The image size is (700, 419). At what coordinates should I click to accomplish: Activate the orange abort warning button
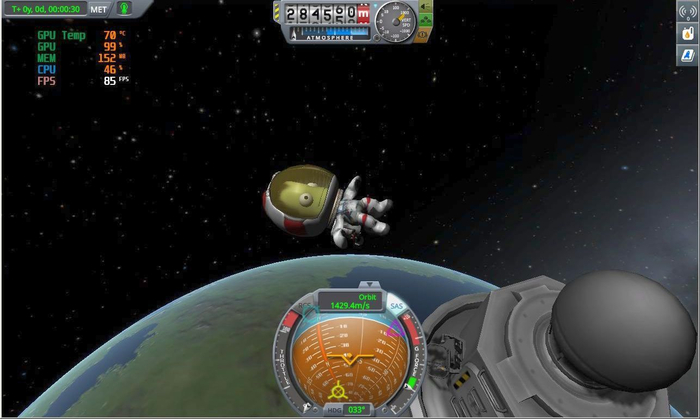click(x=423, y=35)
